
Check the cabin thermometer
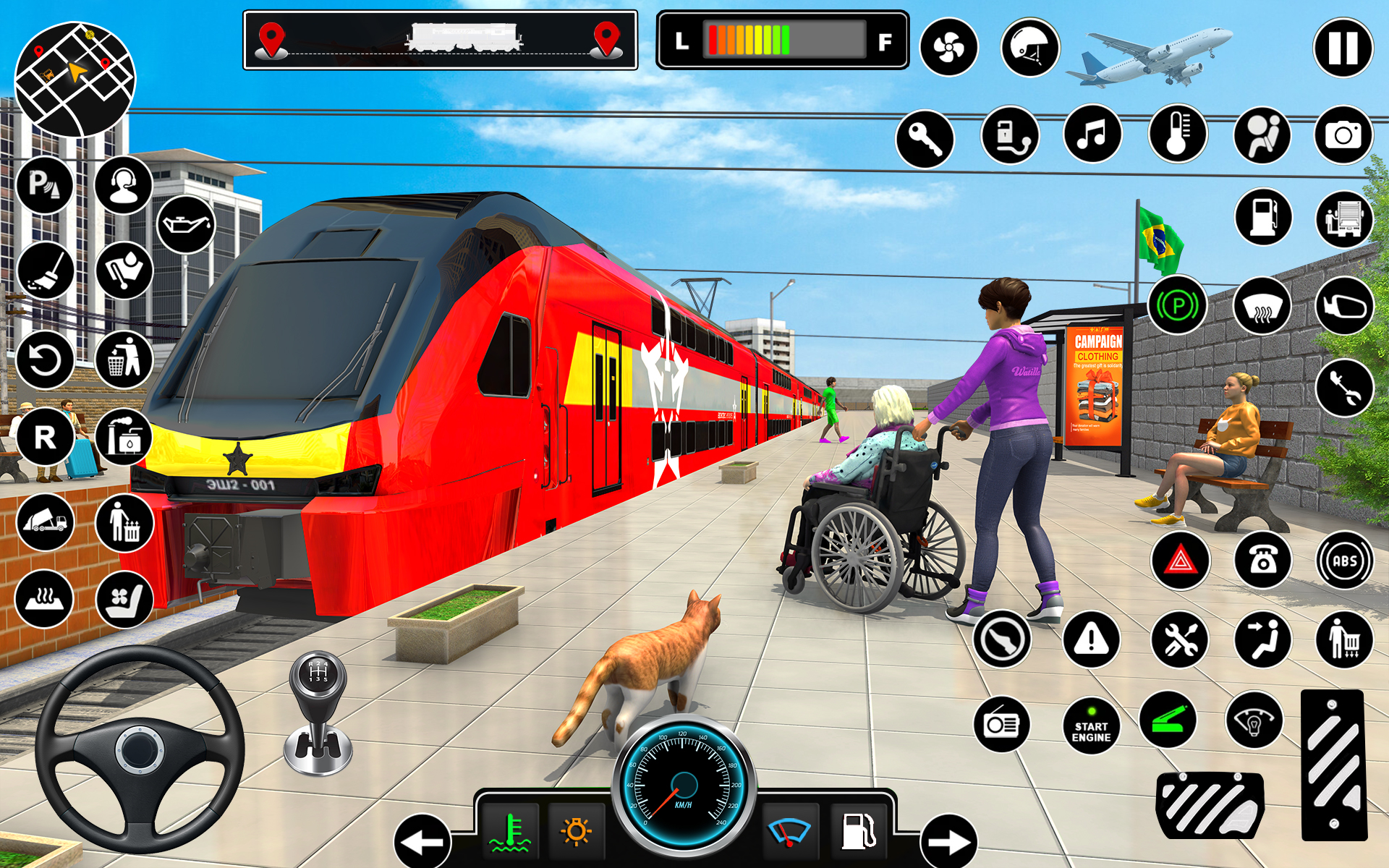tap(1179, 135)
